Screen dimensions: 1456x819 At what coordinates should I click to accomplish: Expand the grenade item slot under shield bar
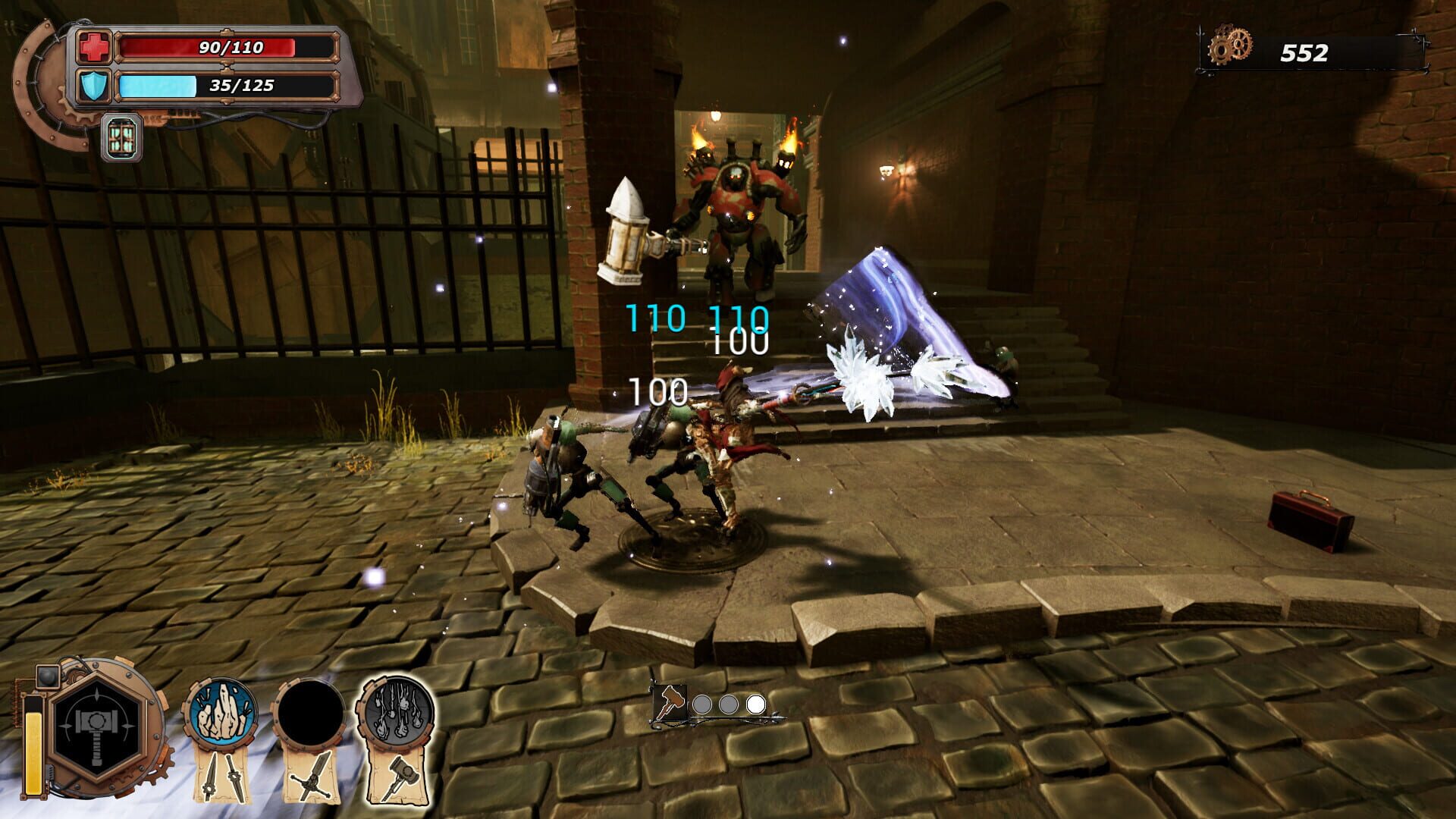121,136
